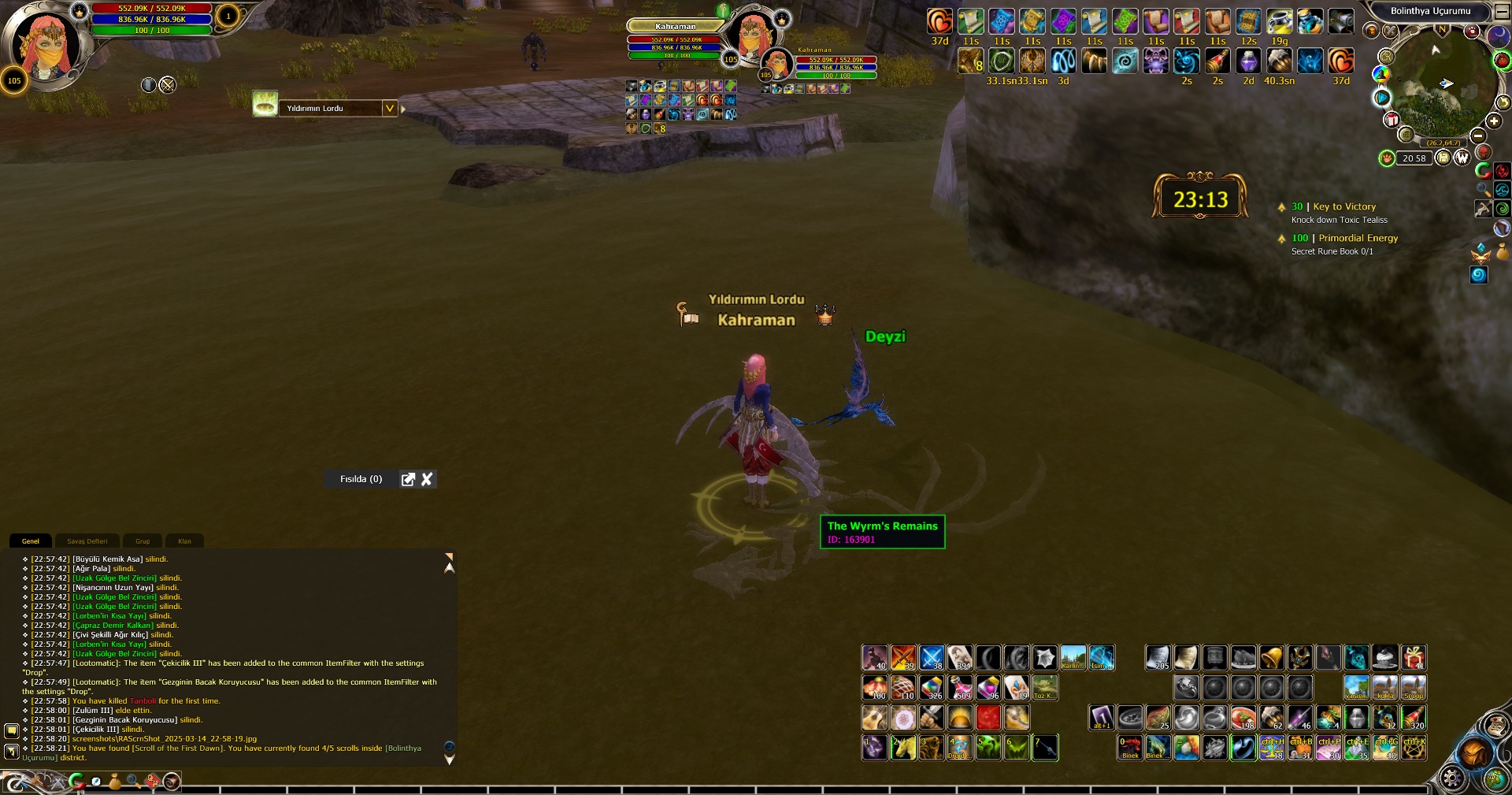Switch to the Savaş Defteri chat tab
Screen dimensions: 1512x795
[87, 541]
